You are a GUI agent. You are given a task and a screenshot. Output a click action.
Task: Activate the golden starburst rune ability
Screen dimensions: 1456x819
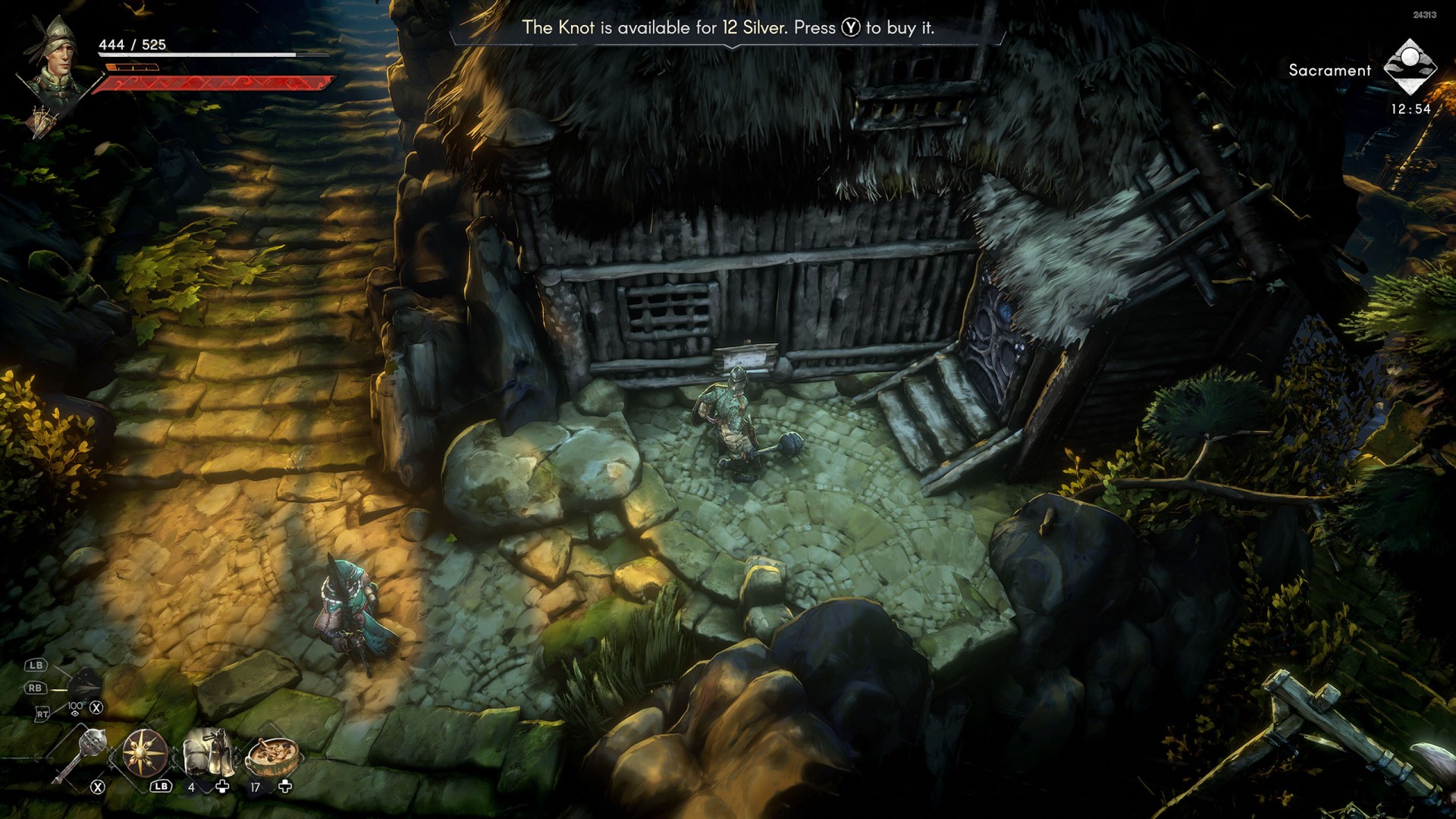pos(144,752)
